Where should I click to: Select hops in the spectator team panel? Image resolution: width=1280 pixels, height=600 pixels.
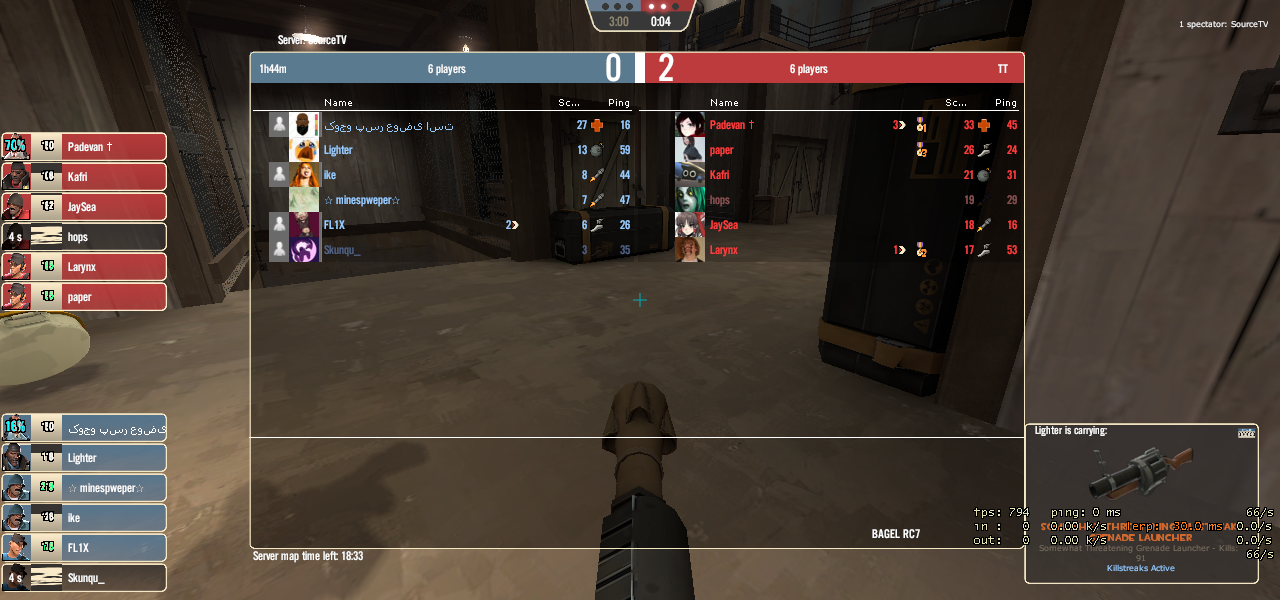tap(84, 237)
